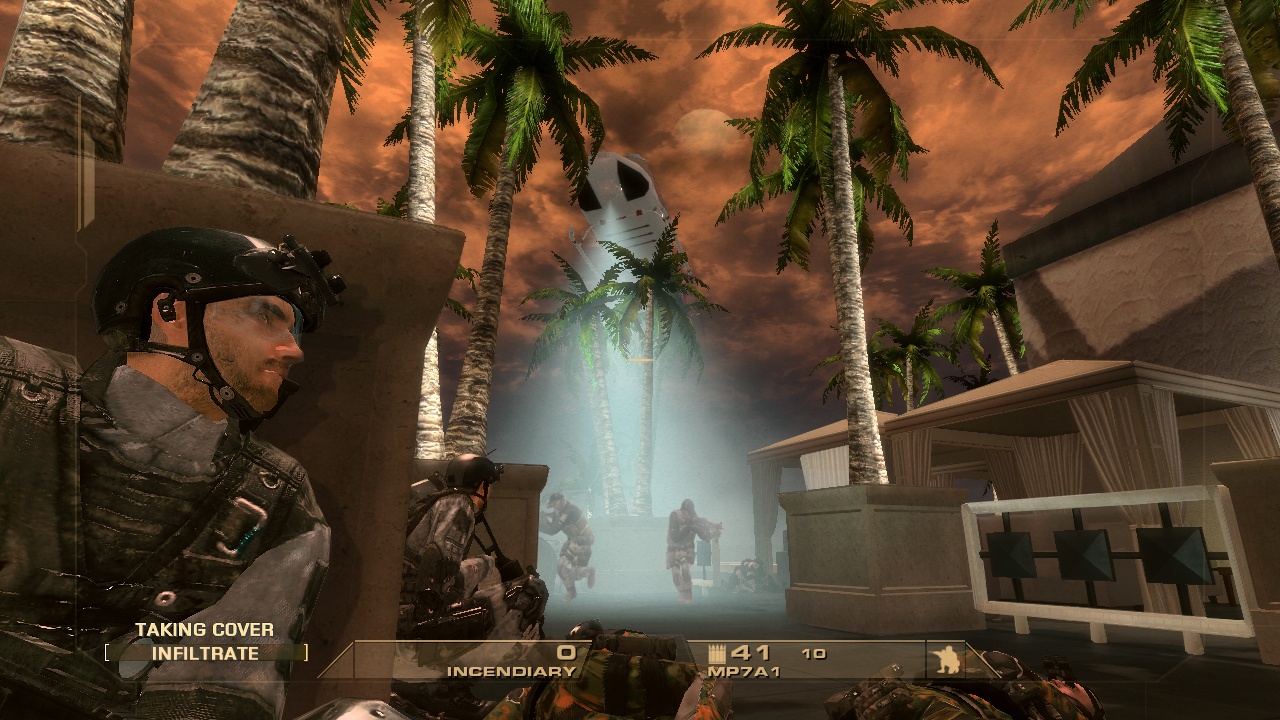Toggle the weapon HUD bar visibility
Screen dimensions: 1280x720
pyautogui.click(x=660, y=660)
